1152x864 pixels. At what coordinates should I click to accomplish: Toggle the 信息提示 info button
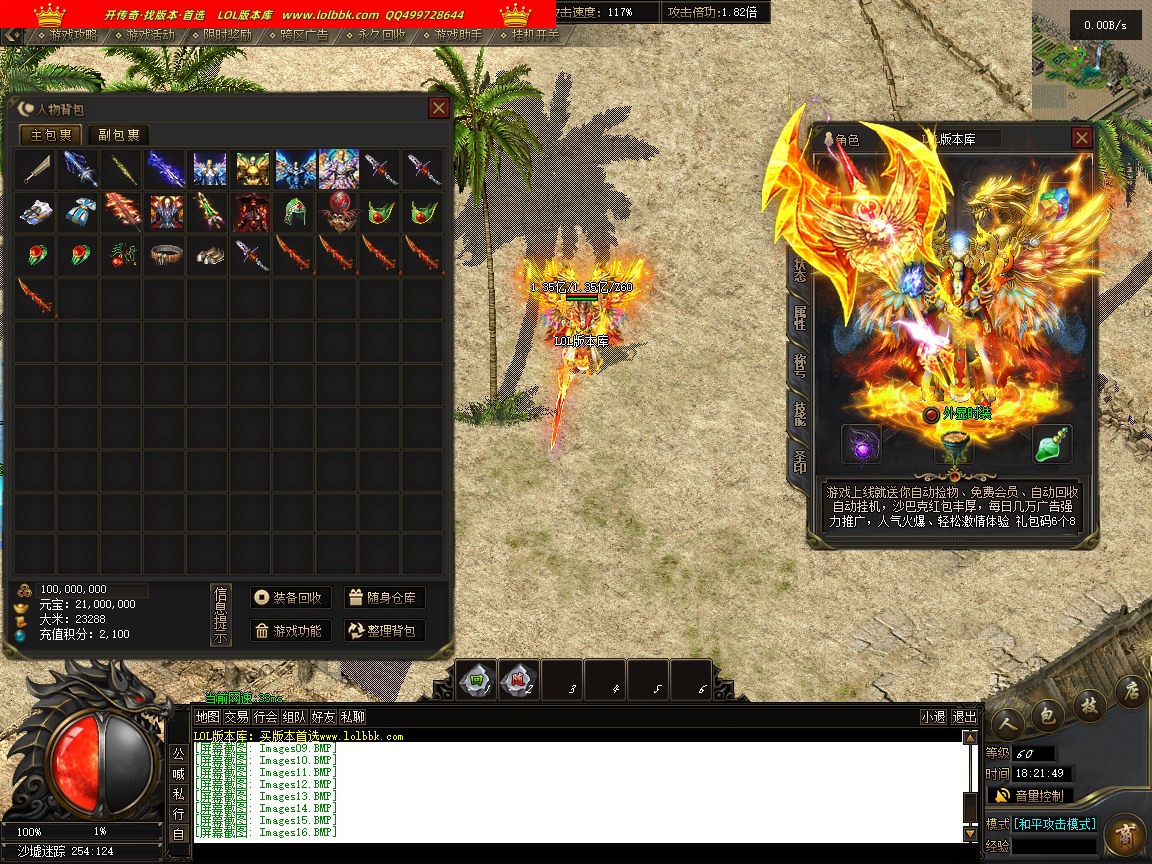pyautogui.click(x=221, y=615)
